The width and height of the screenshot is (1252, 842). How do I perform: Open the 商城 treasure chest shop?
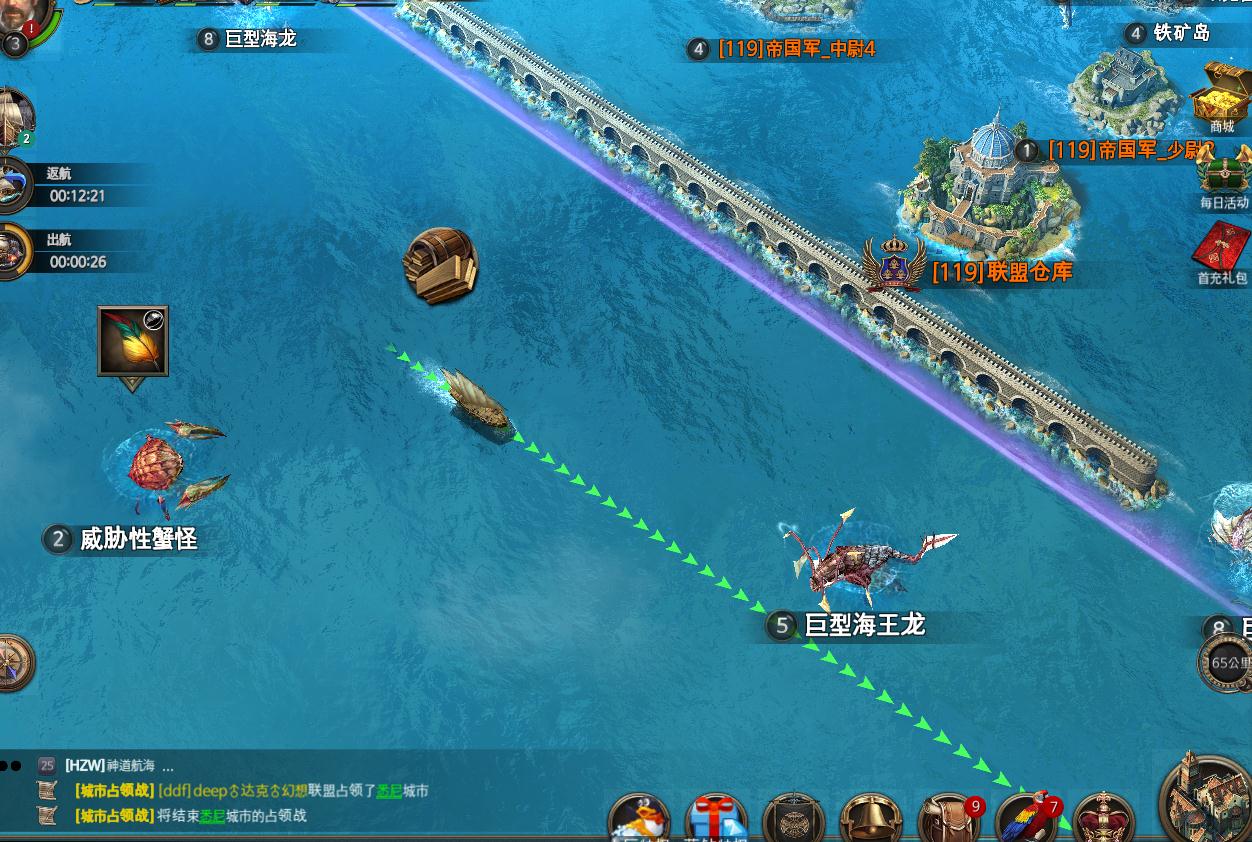[1221, 95]
